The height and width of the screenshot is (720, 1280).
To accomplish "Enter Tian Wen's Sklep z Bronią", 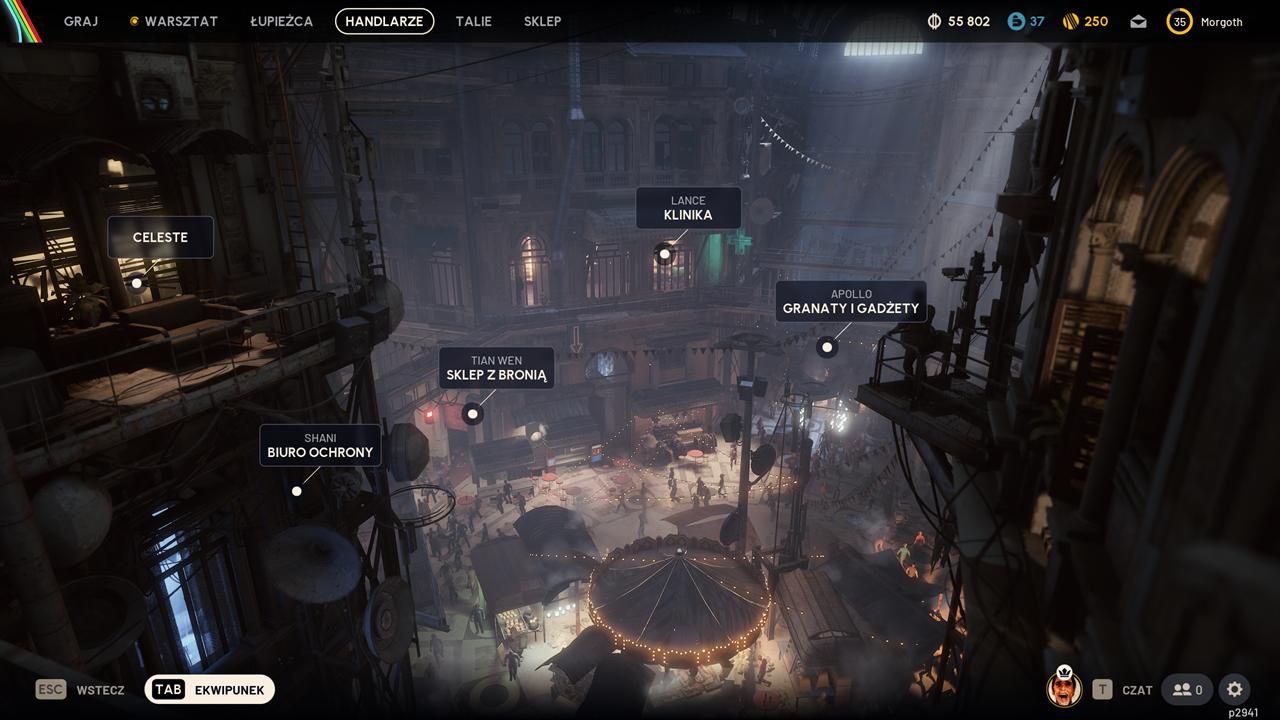I will [496, 368].
